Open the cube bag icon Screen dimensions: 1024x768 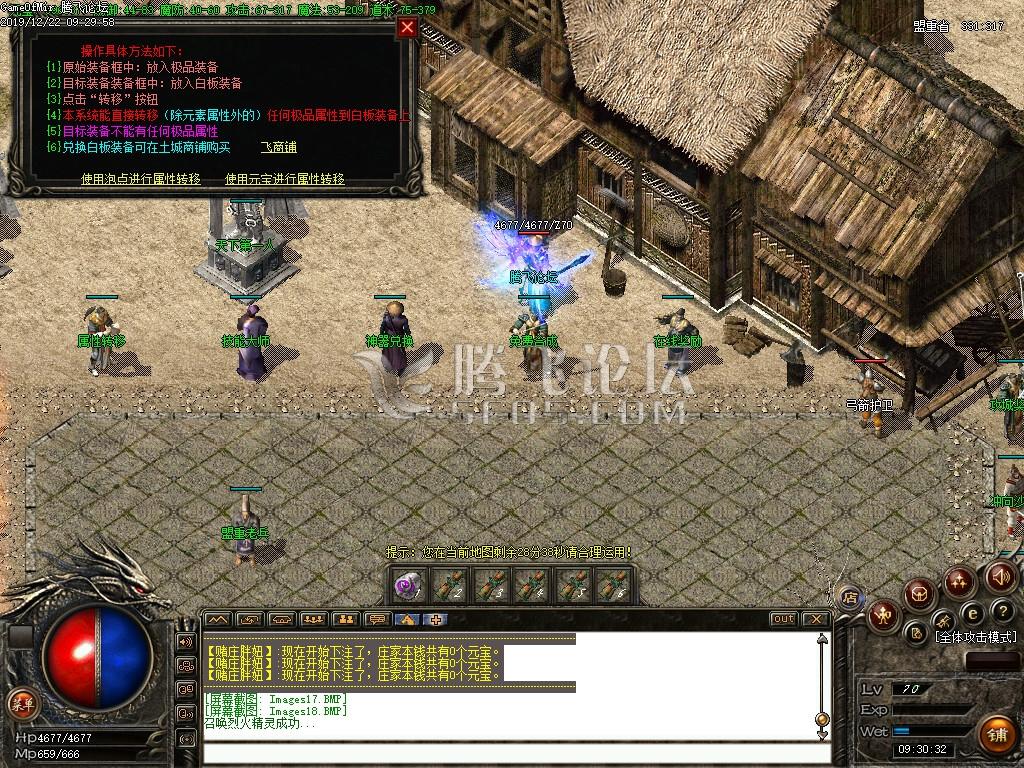tap(918, 595)
